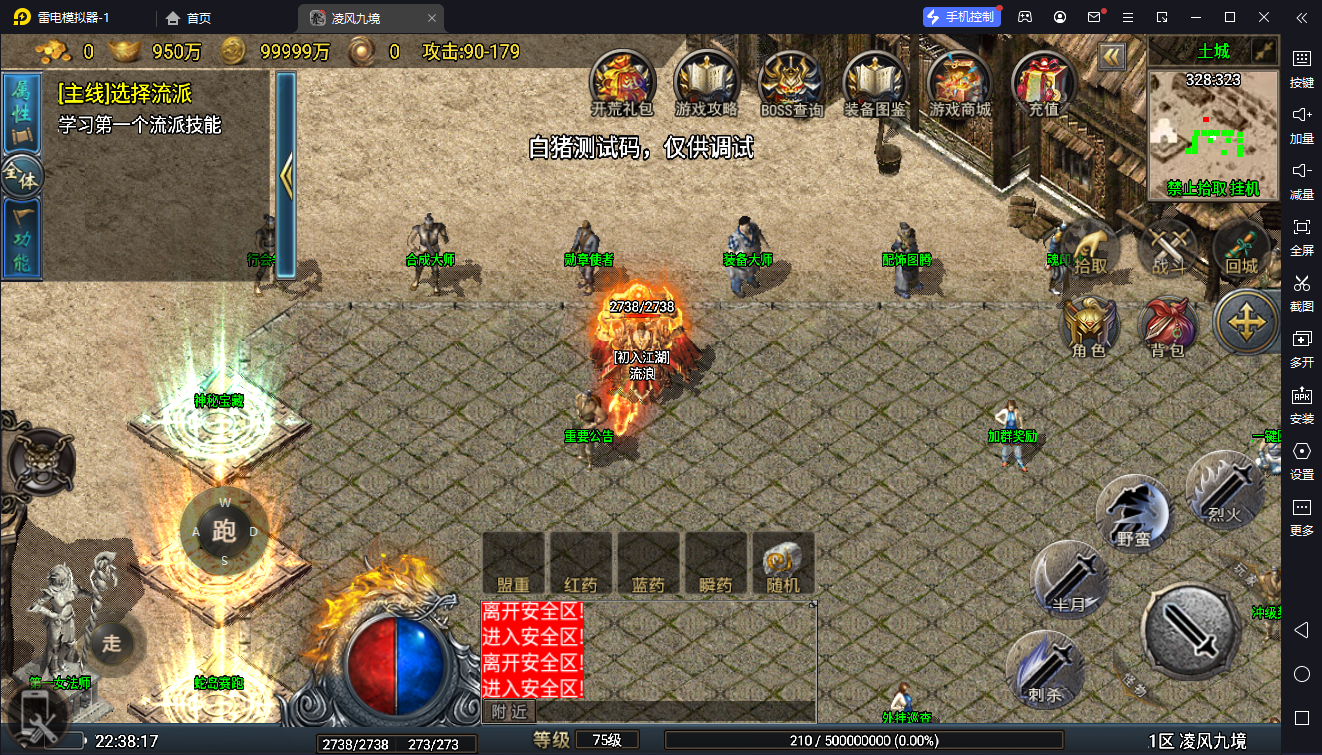Open the 开荒礼包 gift pack

tap(622, 81)
